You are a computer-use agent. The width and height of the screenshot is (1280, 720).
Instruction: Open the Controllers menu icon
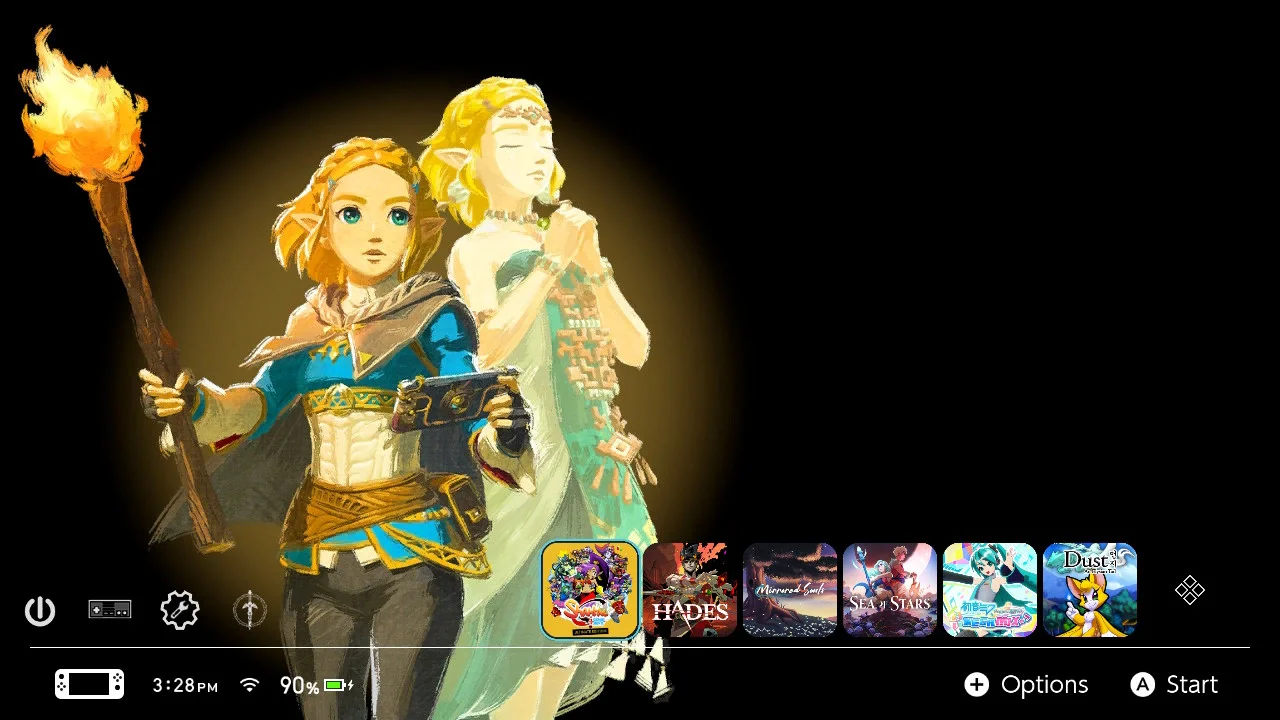110,610
